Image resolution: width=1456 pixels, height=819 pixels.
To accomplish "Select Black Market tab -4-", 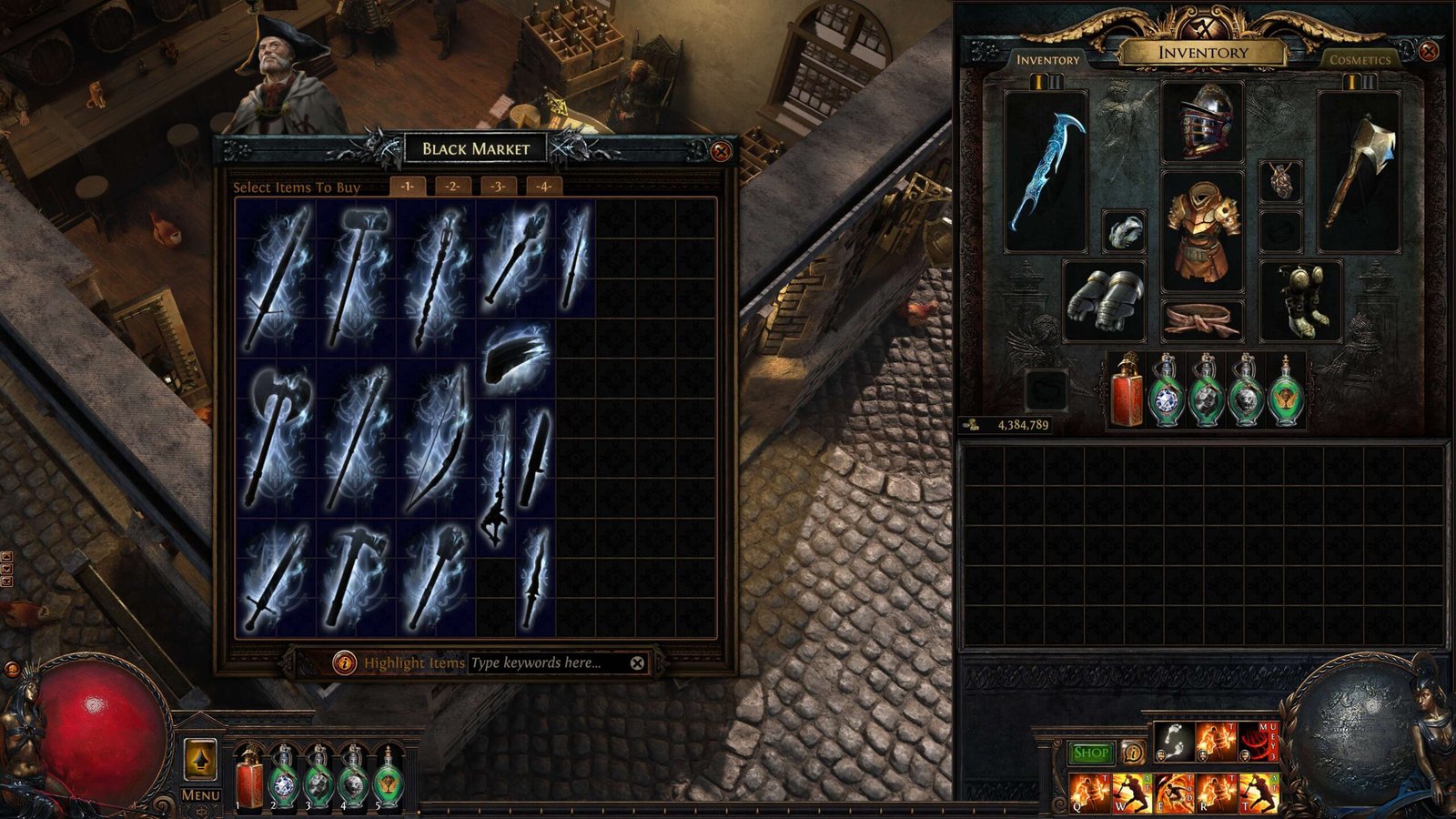I will pyautogui.click(x=543, y=187).
